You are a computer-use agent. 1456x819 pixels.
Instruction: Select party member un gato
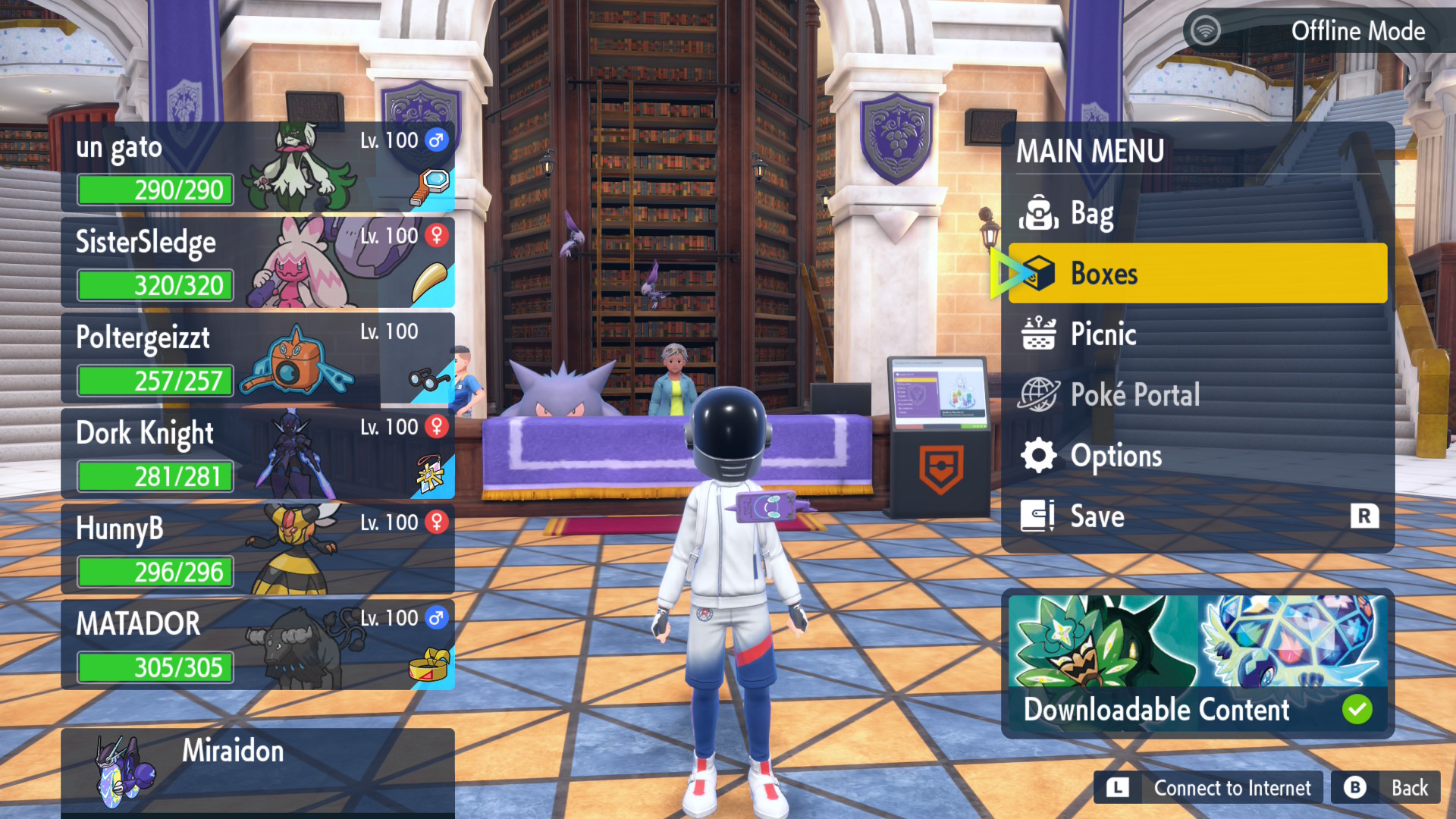pos(257,168)
